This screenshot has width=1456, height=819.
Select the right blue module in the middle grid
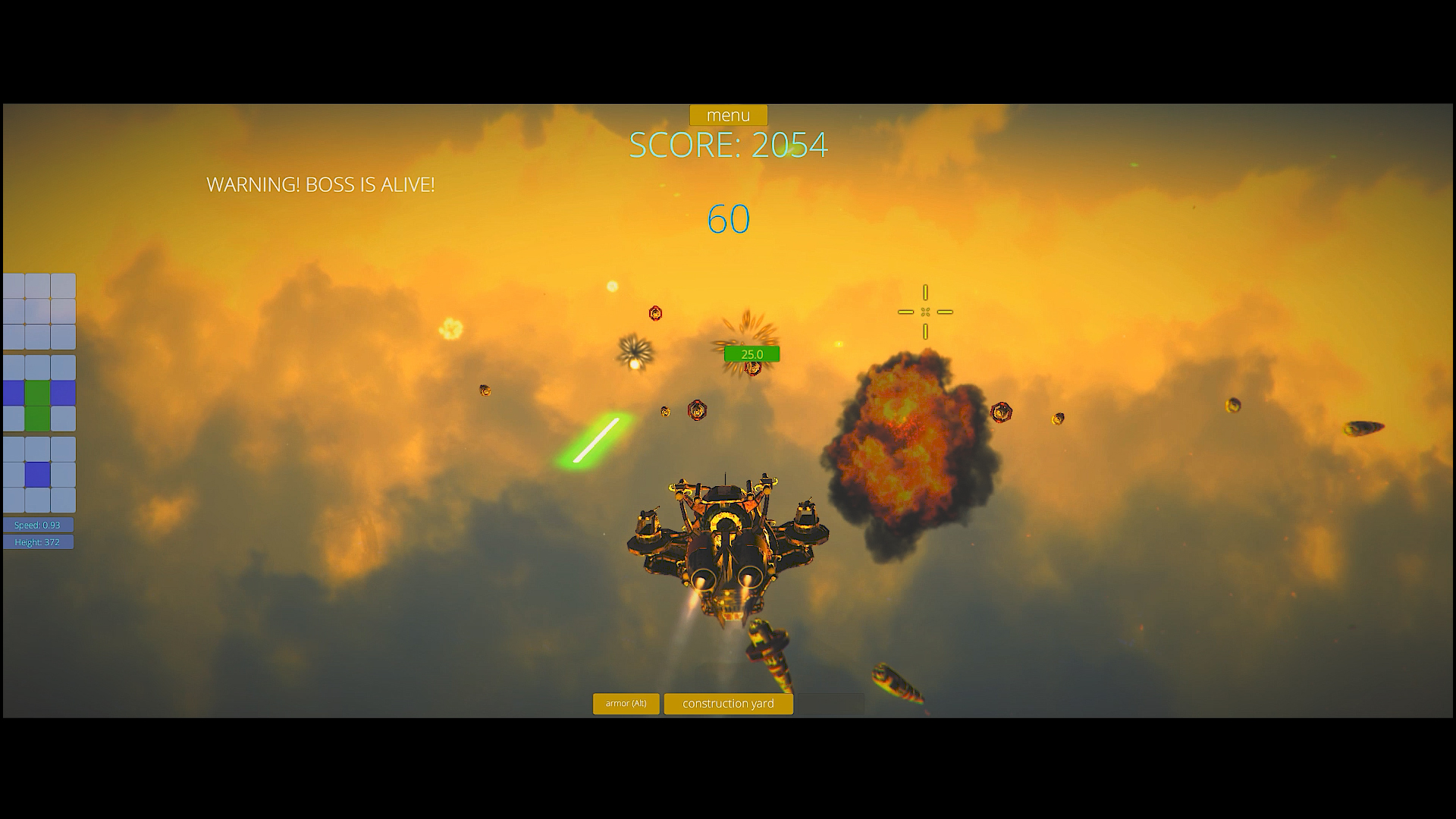[x=63, y=392]
